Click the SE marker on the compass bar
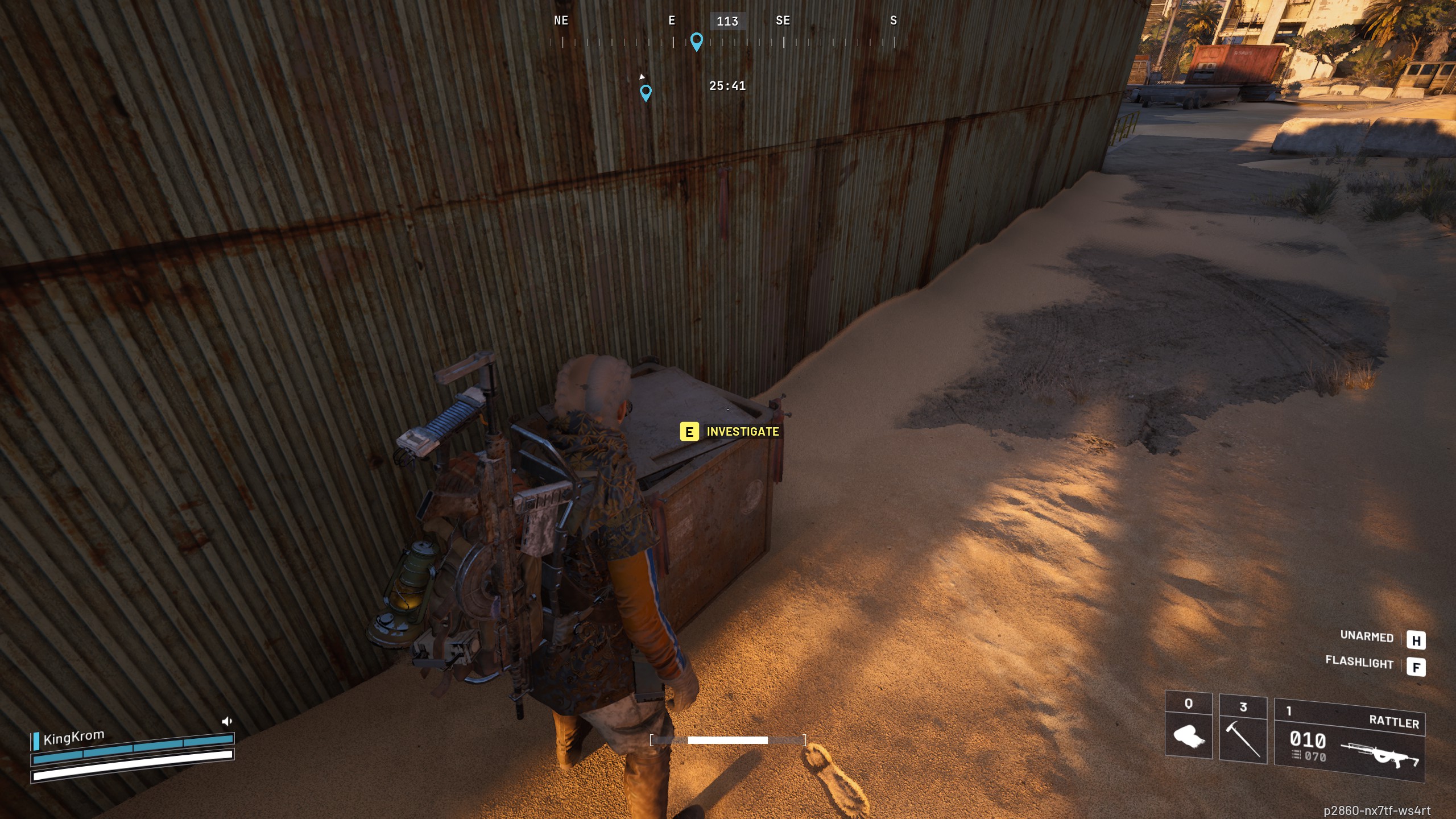Image resolution: width=1456 pixels, height=819 pixels. (782, 20)
